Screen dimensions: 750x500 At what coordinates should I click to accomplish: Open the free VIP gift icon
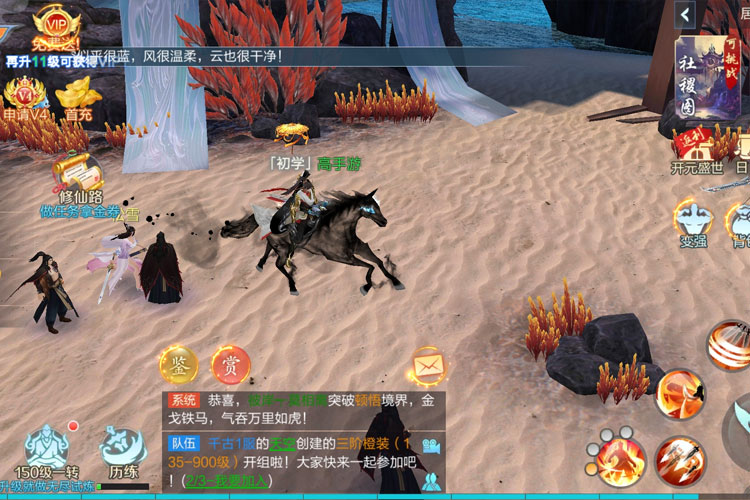[x=51, y=28]
